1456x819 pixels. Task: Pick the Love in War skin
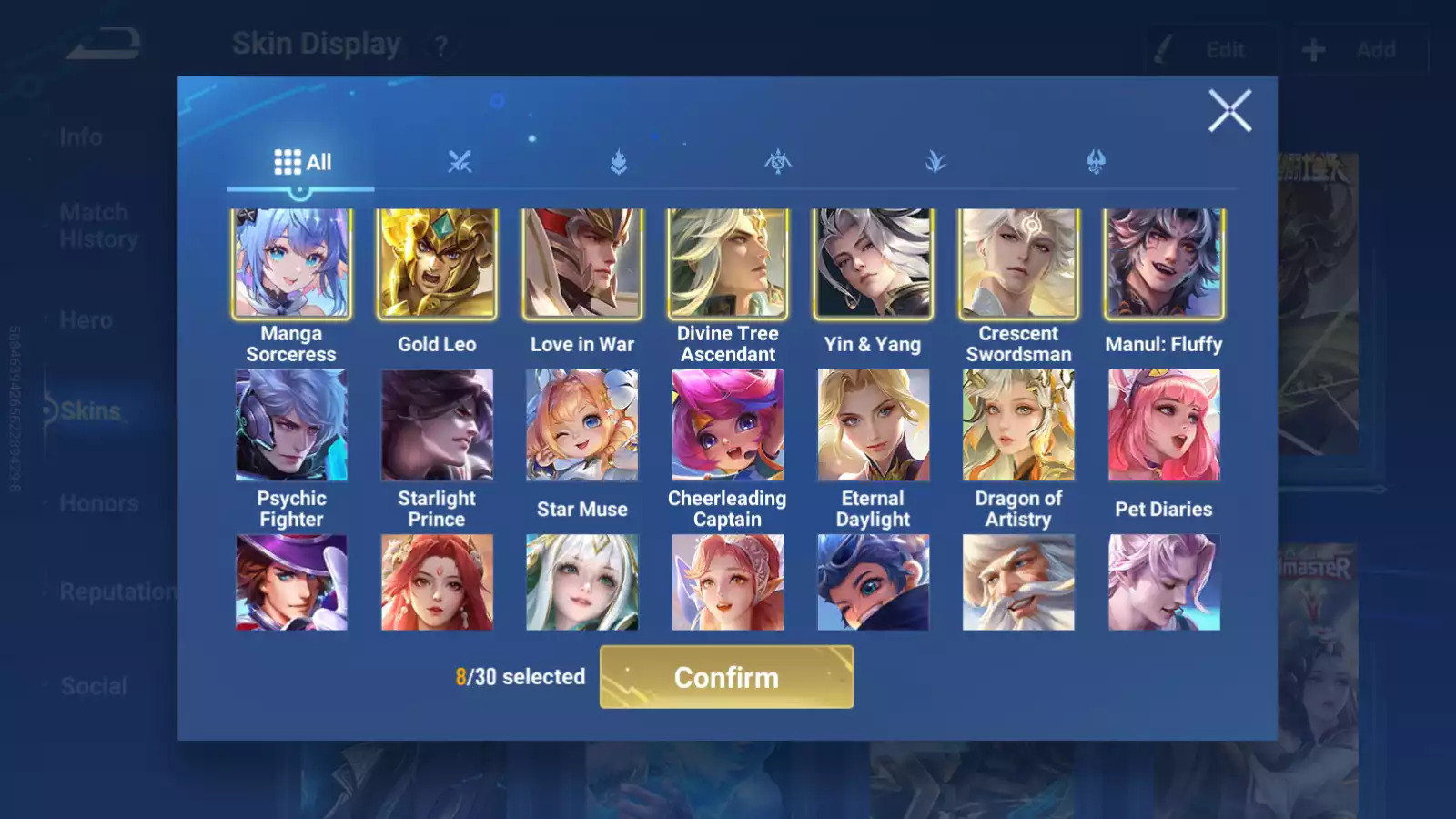coord(582,264)
